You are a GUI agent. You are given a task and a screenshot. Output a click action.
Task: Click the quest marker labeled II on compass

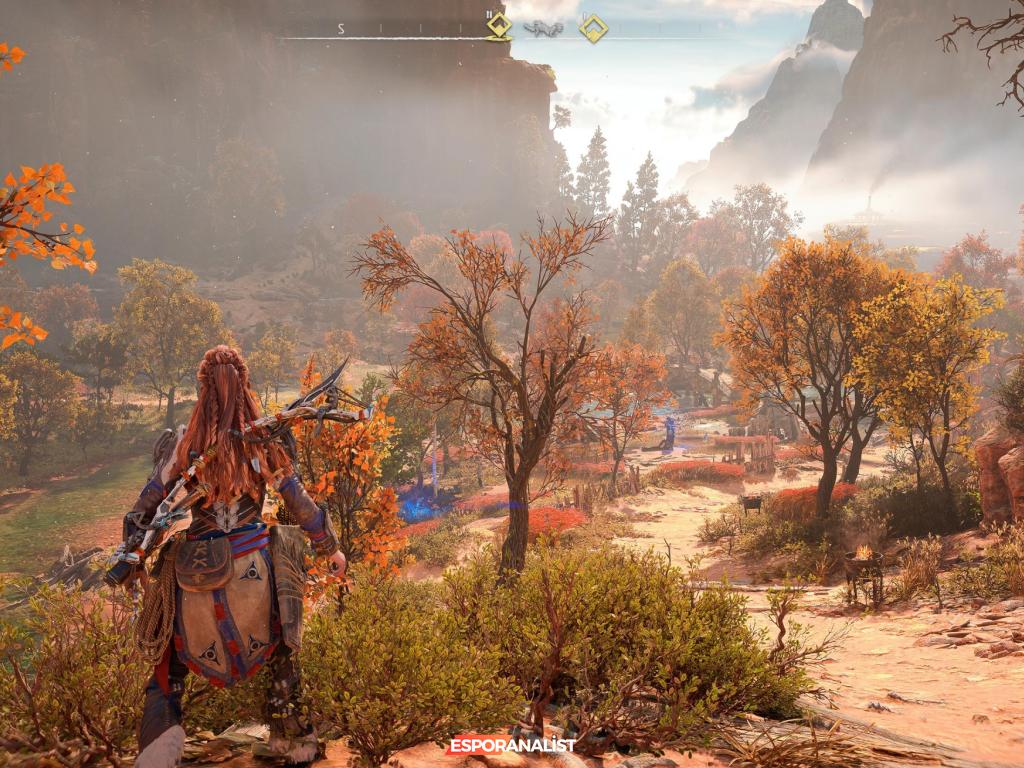[x=499, y=26]
